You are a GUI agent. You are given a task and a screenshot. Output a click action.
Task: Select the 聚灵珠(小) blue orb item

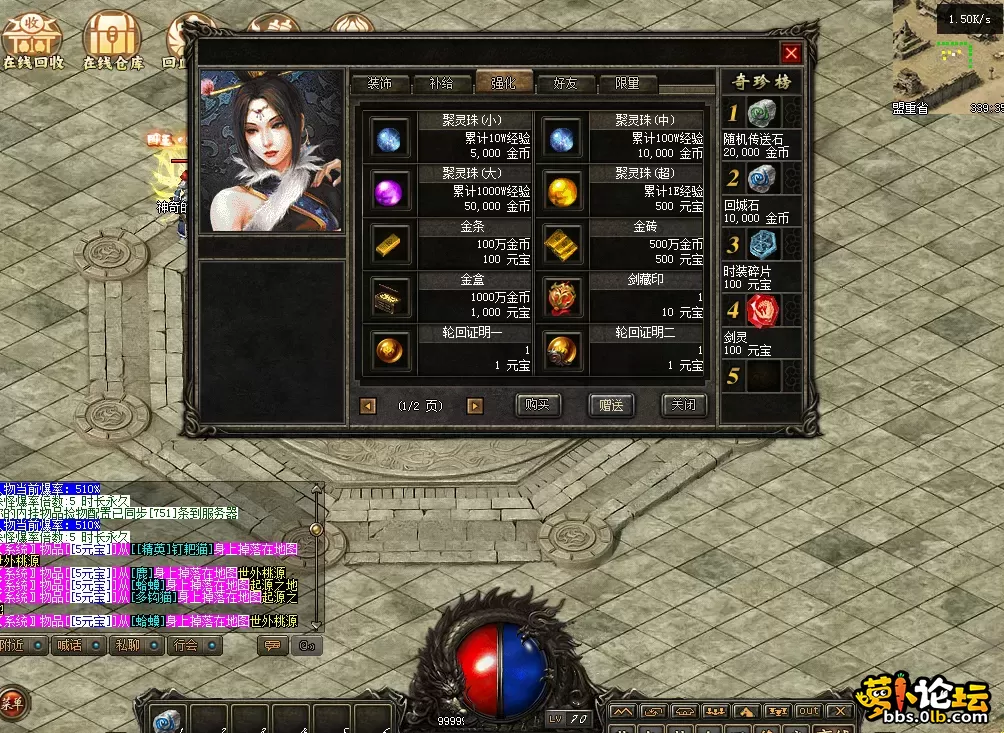pos(389,137)
